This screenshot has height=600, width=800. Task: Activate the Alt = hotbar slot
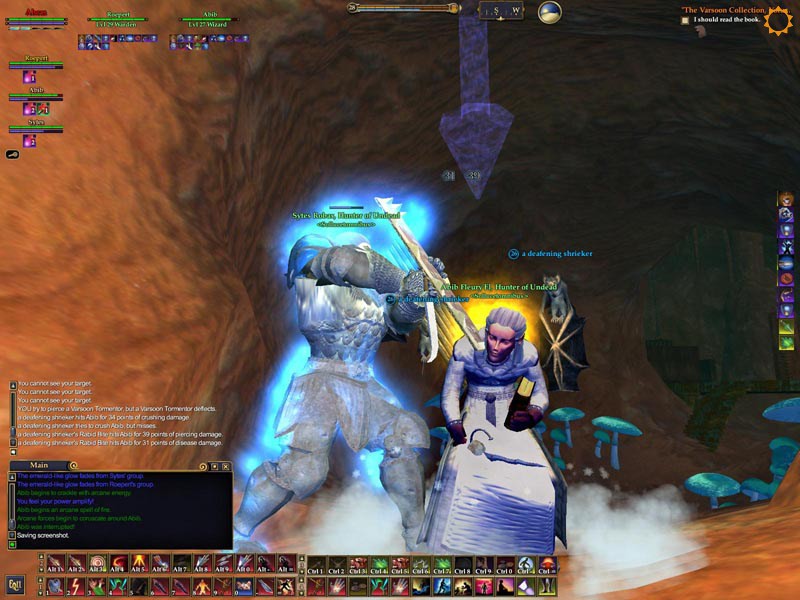click(284, 563)
